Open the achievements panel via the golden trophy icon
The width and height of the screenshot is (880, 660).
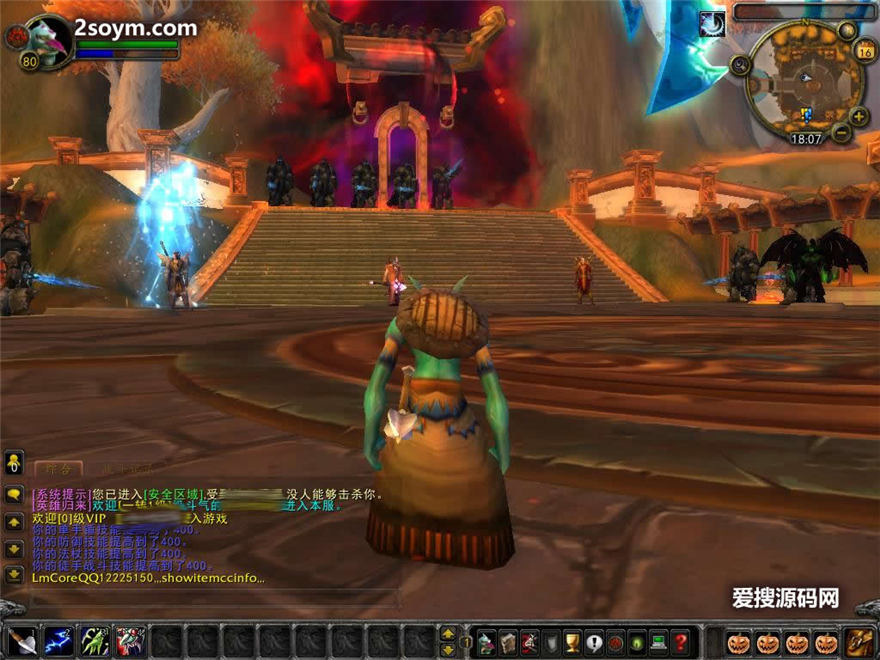pos(572,641)
